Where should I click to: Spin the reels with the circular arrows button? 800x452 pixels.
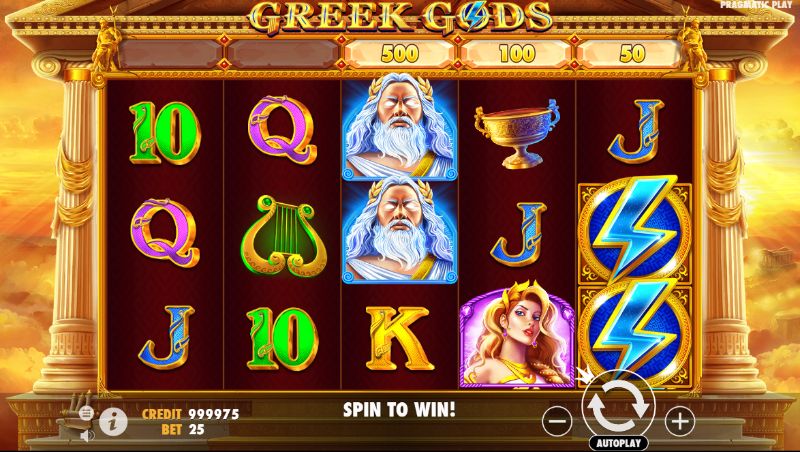618,407
